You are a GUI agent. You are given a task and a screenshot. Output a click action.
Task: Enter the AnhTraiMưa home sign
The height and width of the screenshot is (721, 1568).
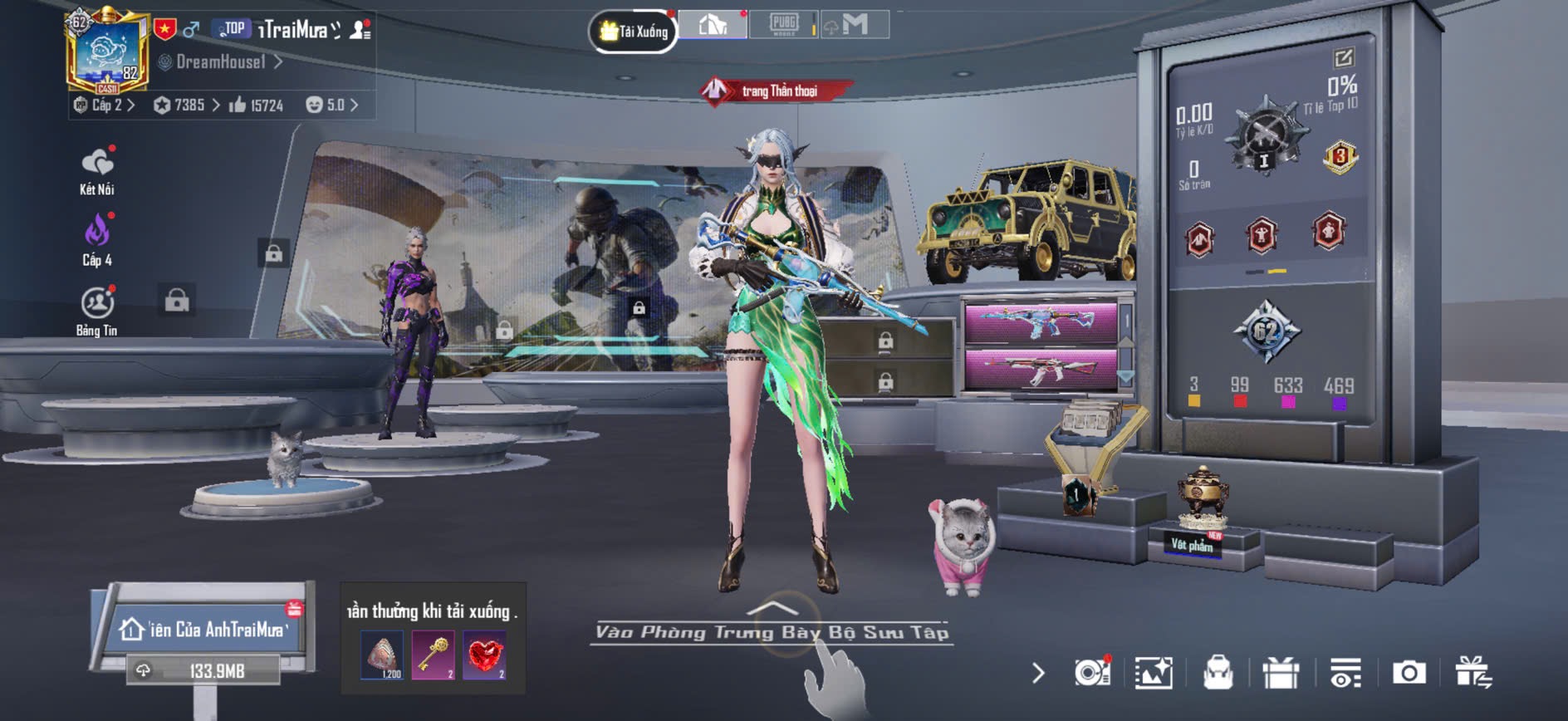point(205,629)
